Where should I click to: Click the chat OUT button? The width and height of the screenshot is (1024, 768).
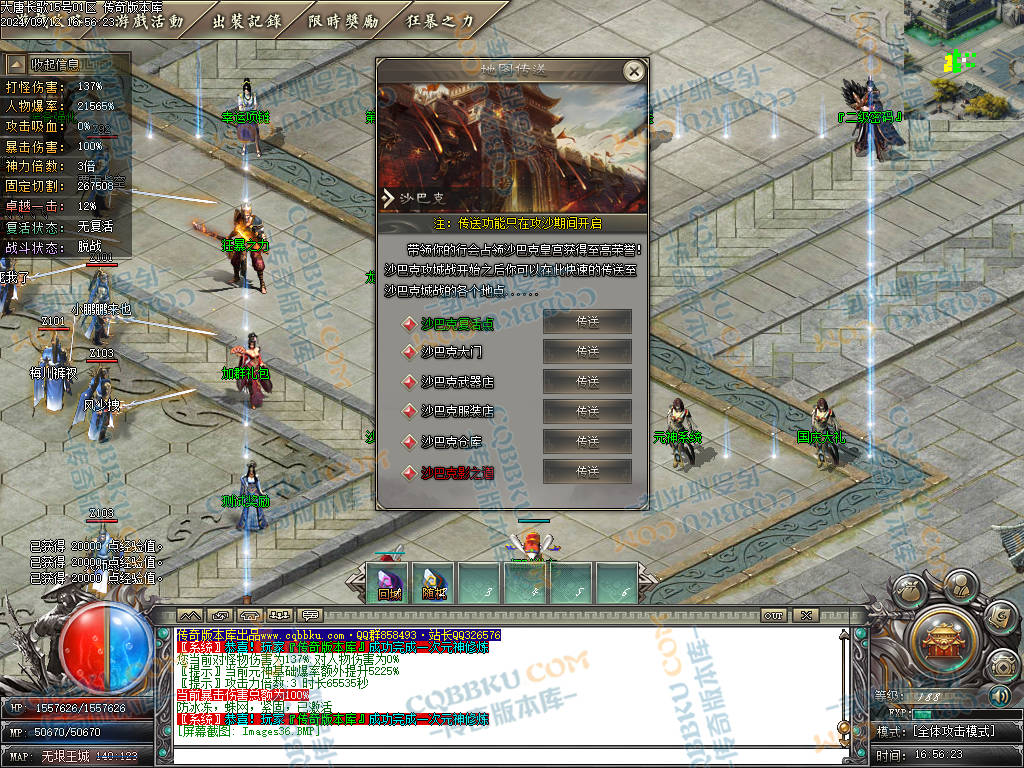(773, 615)
